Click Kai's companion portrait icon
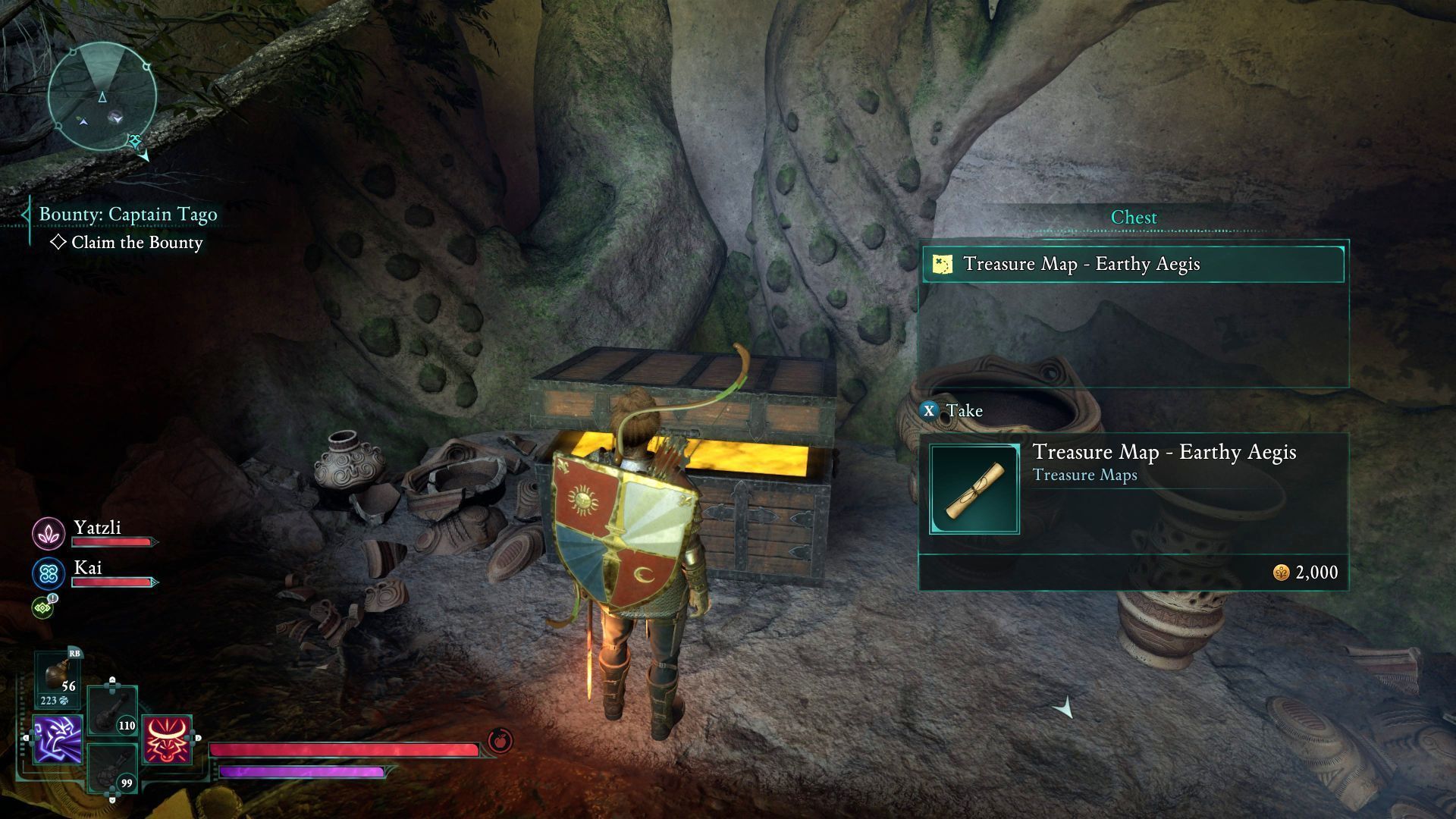The image size is (1456, 819). coord(49,573)
